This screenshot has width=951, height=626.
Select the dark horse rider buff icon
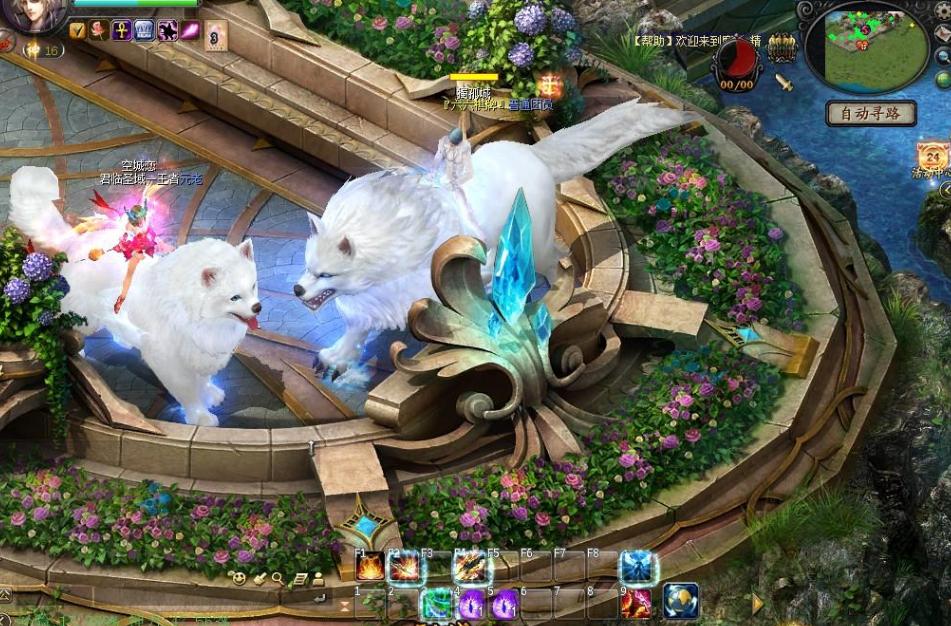point(166,30)
